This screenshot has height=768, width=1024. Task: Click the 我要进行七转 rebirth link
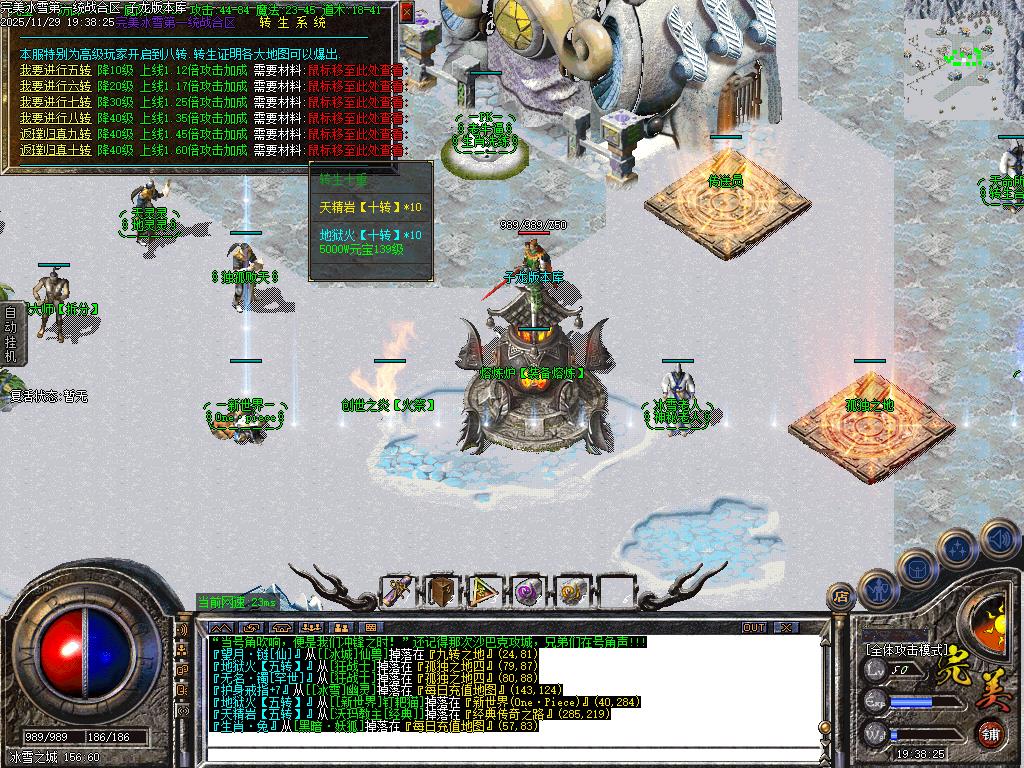coord(55,102)
